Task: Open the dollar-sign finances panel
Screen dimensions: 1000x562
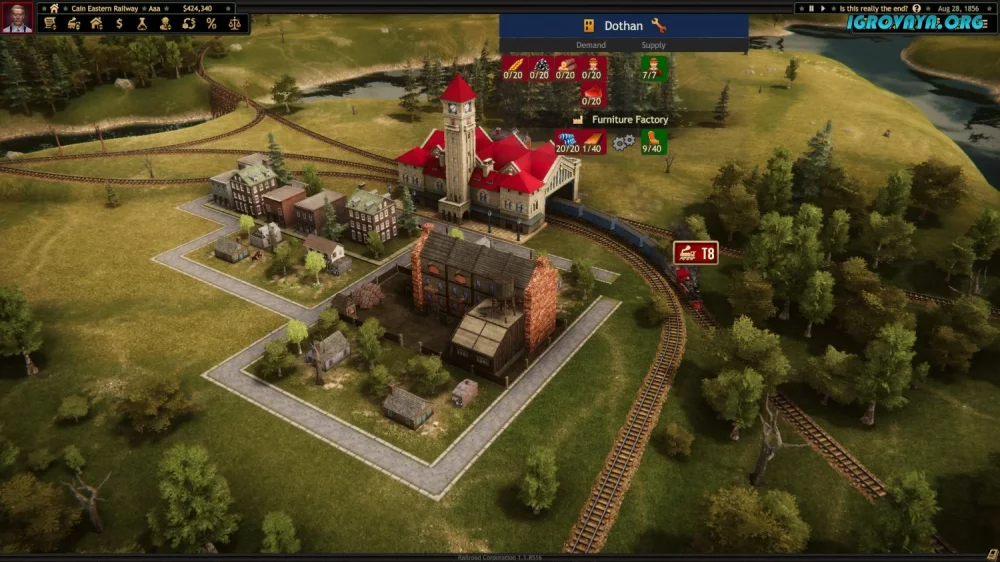Action: coord(120,23)
